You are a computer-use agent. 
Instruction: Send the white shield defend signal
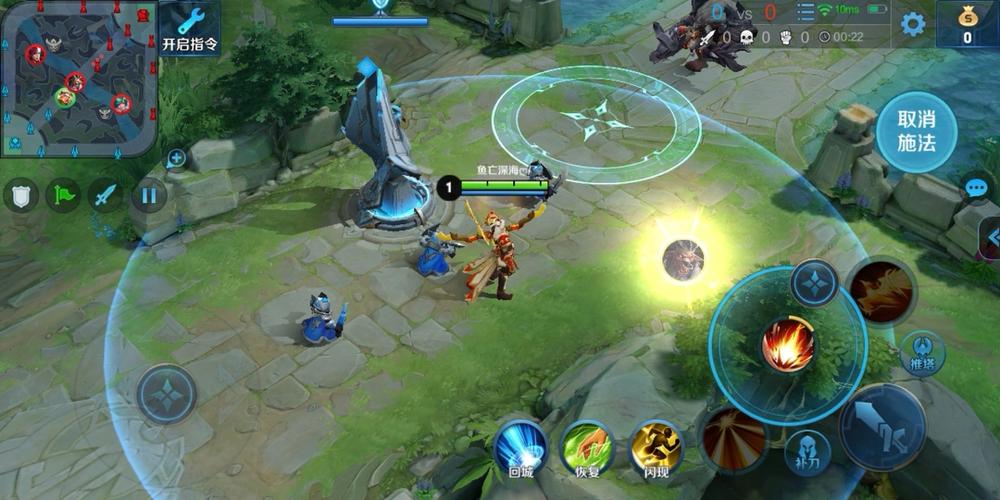[x=20, y=194]
